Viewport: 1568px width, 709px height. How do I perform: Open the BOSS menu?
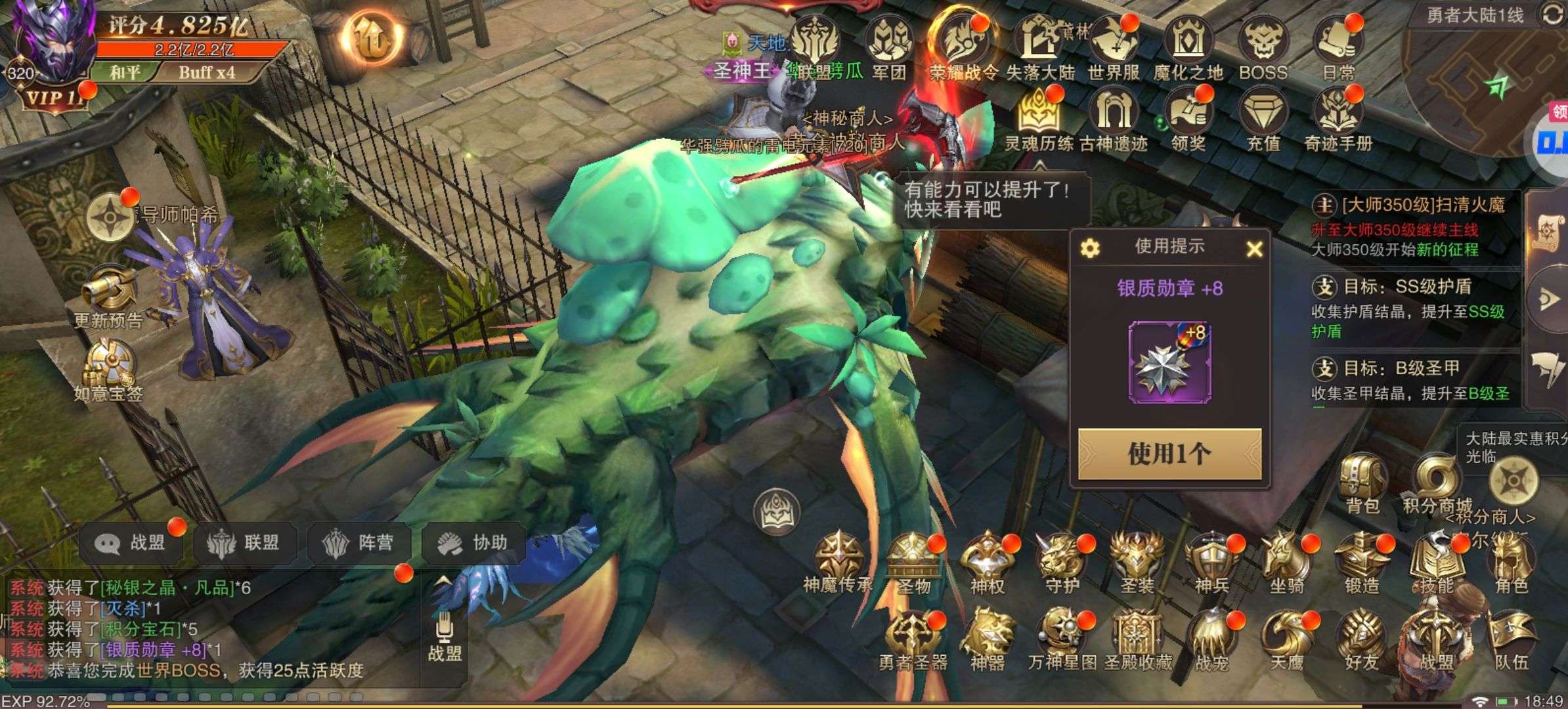coord(1263,49)
